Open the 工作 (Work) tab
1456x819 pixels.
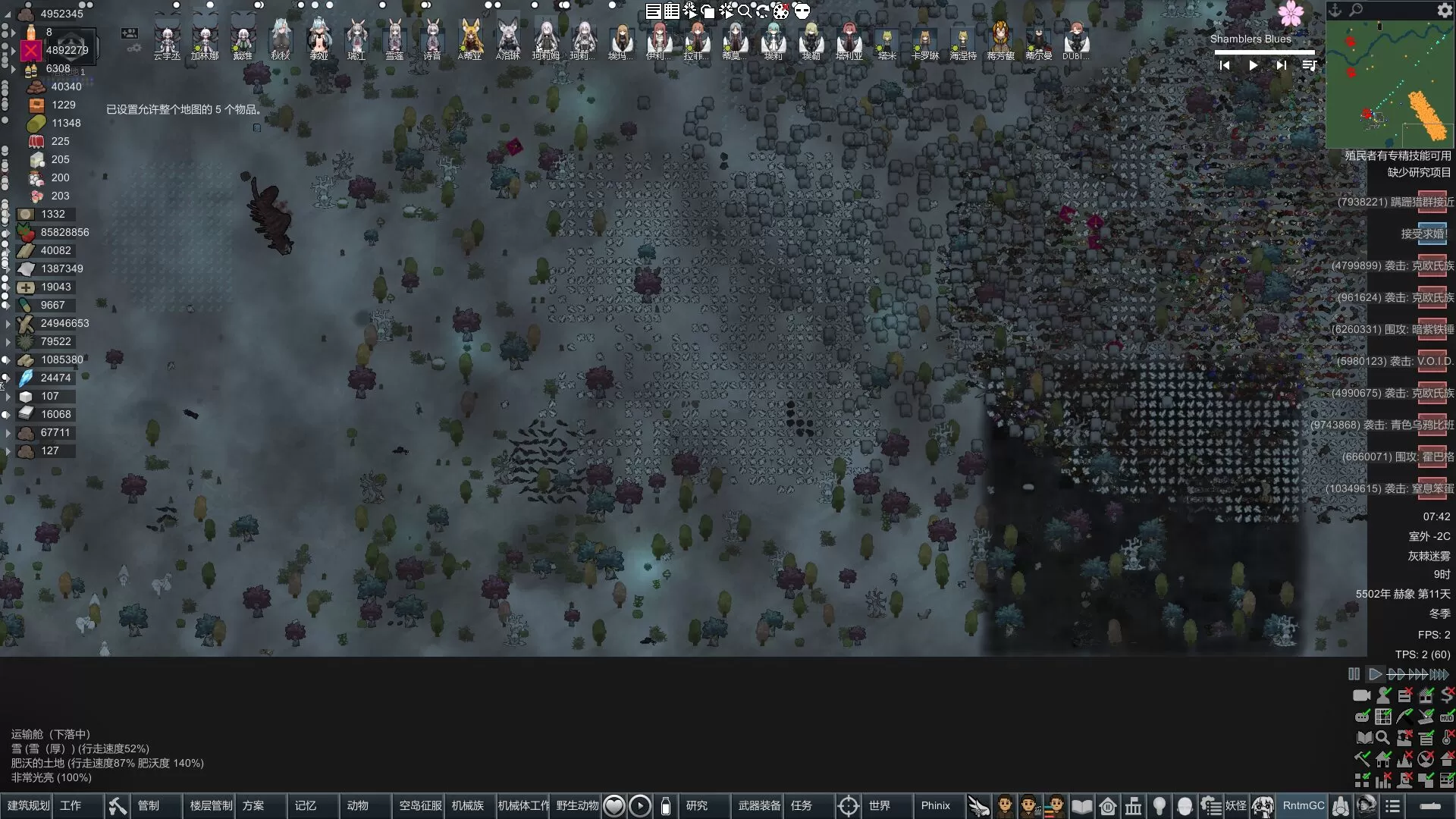click(71, 805)
